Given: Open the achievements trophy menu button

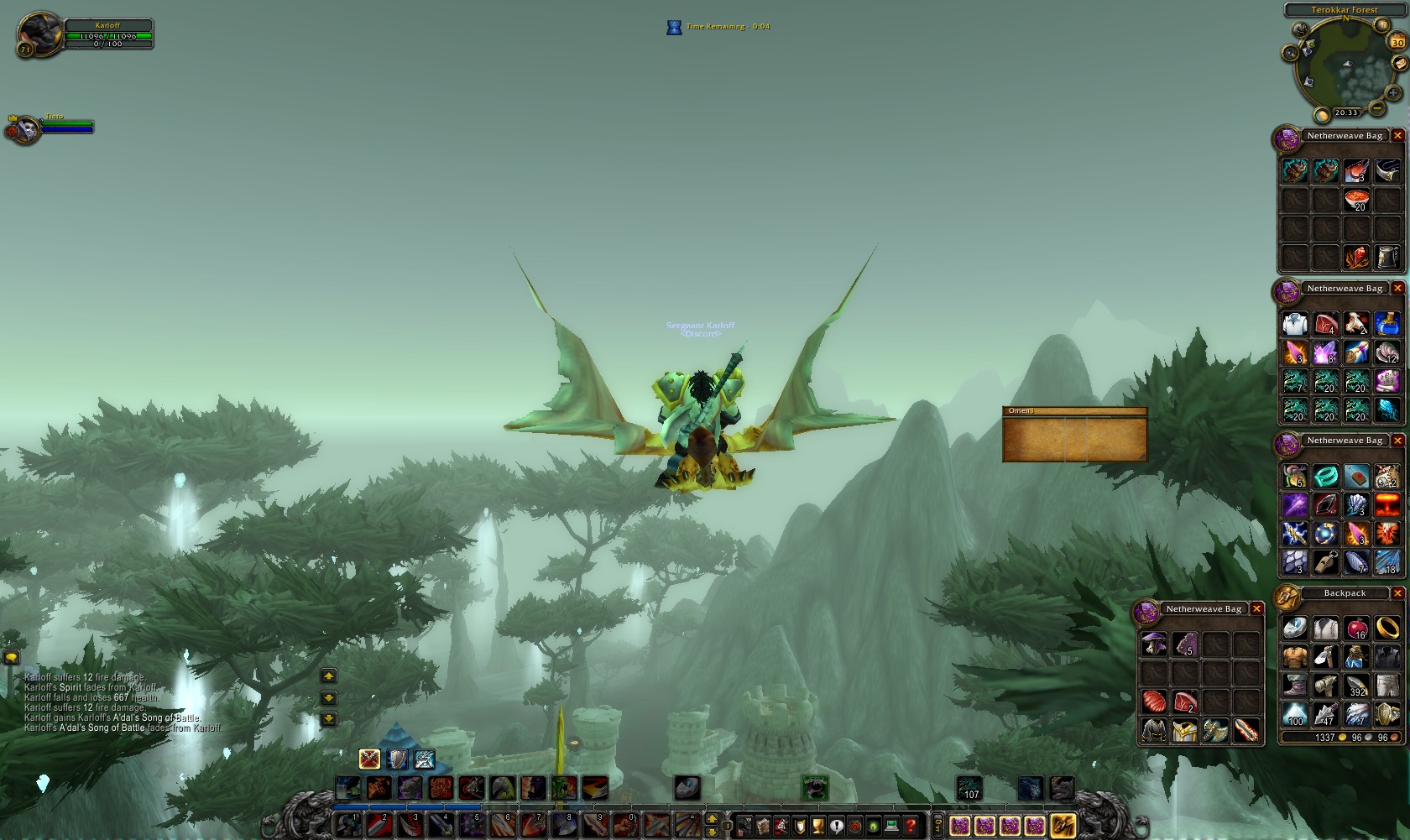Looking at the screenshot, I should coord(818,826).
